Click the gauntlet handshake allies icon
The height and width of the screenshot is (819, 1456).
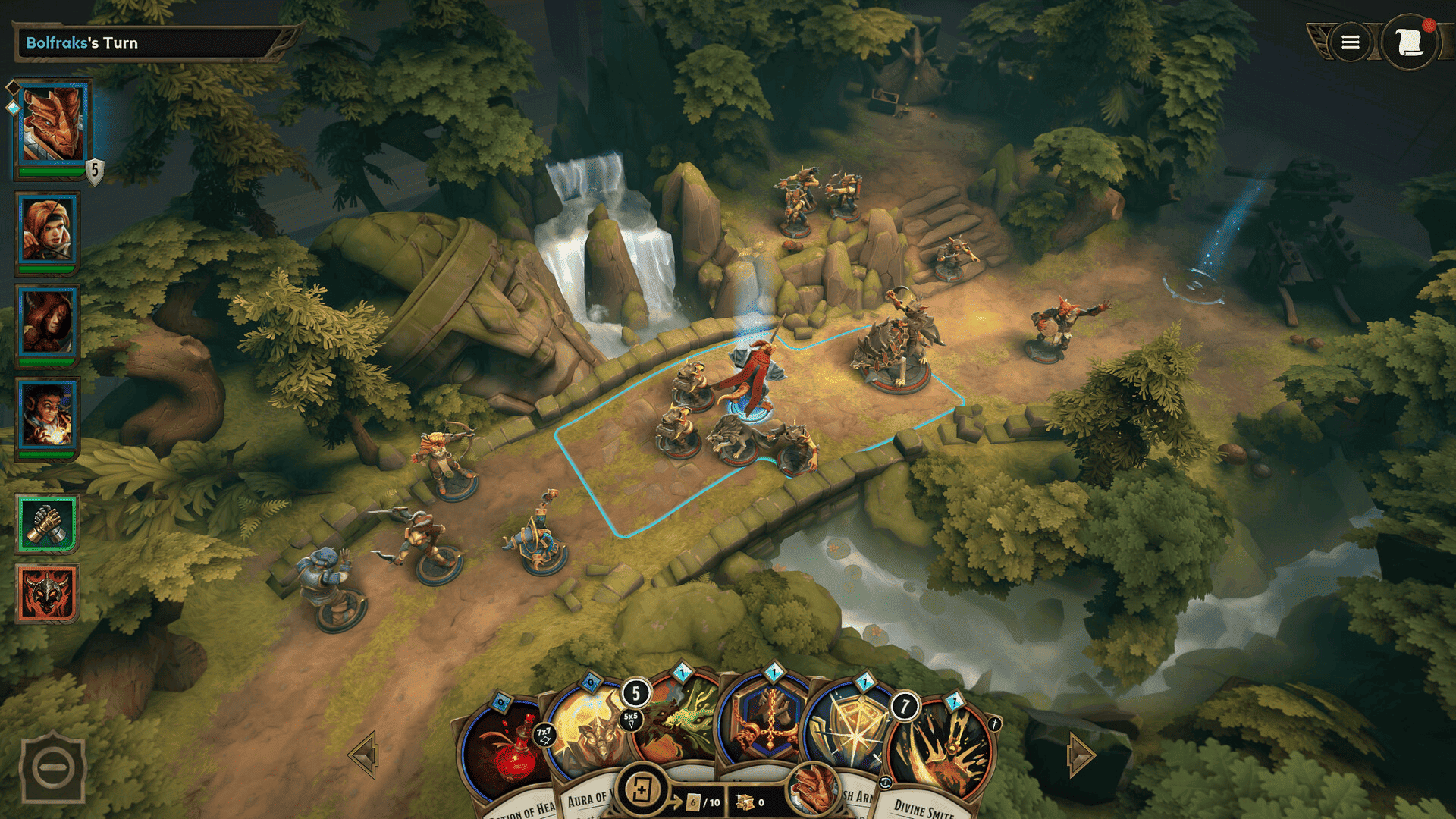click(x=47, y=523)
